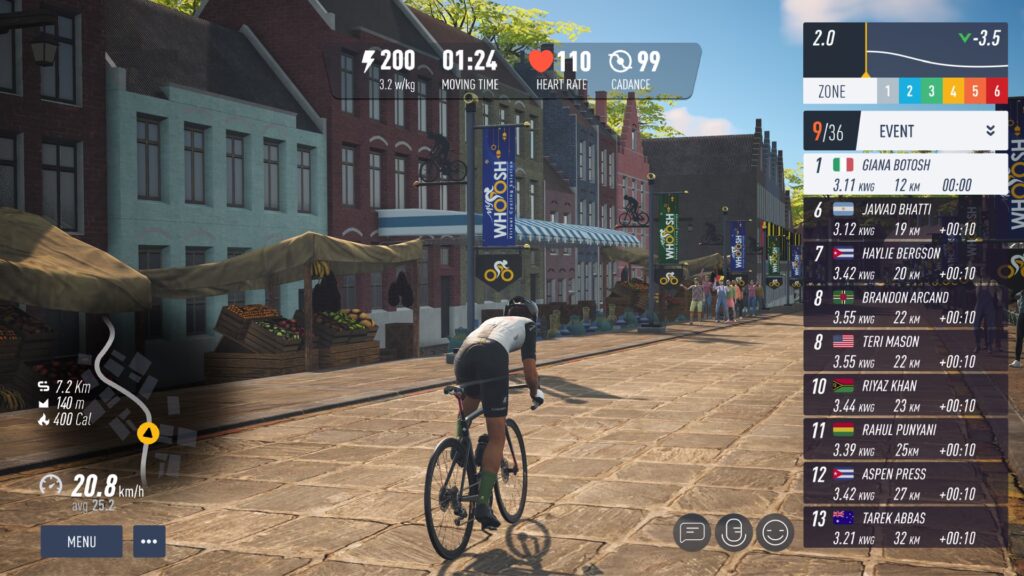Select Brandon Arcand's leaderboard row

[905, 306]
